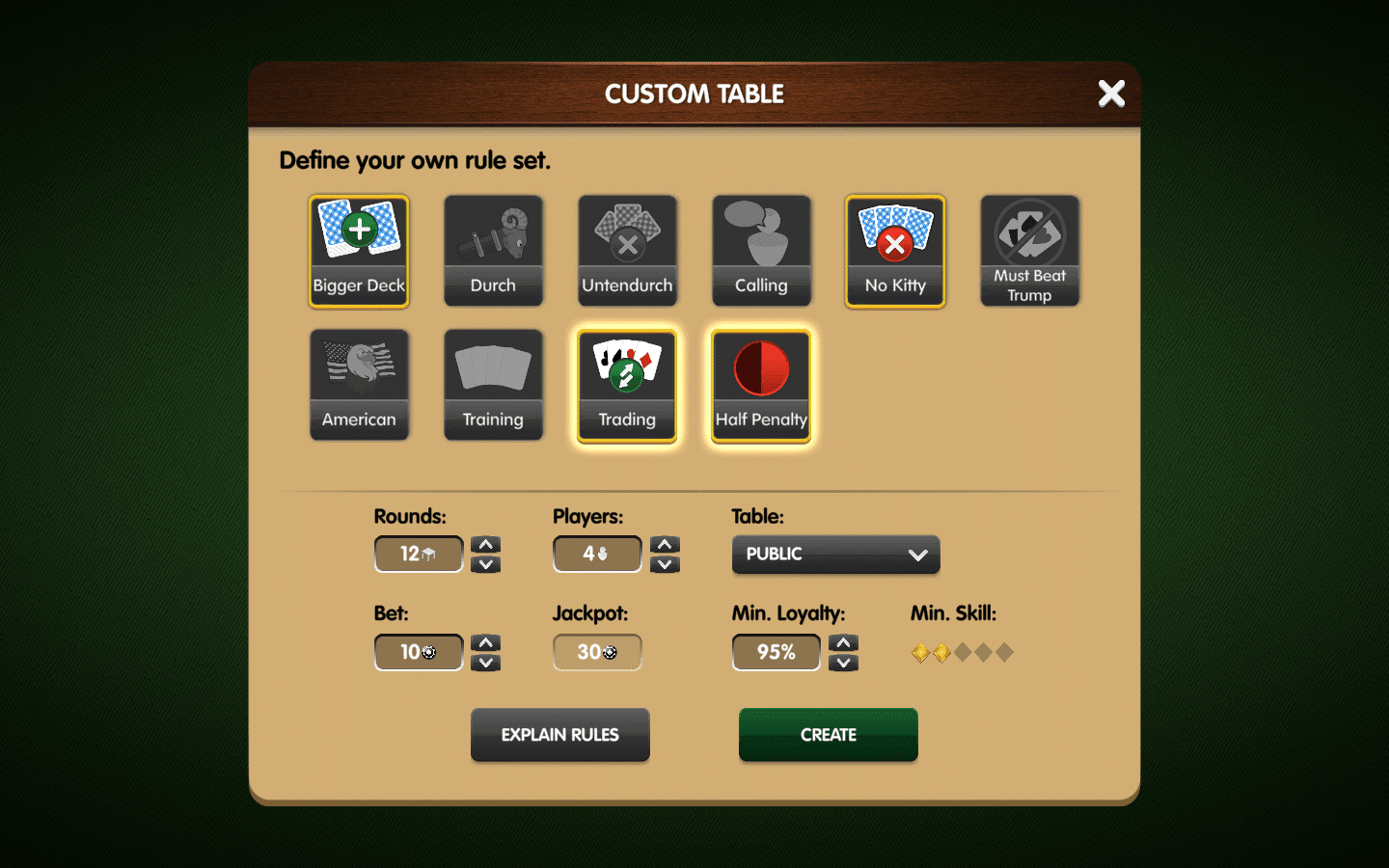This screenshot has height=868, width=1389.
Task: Disable the Trading rule
Action: click(x=627, y=386)
